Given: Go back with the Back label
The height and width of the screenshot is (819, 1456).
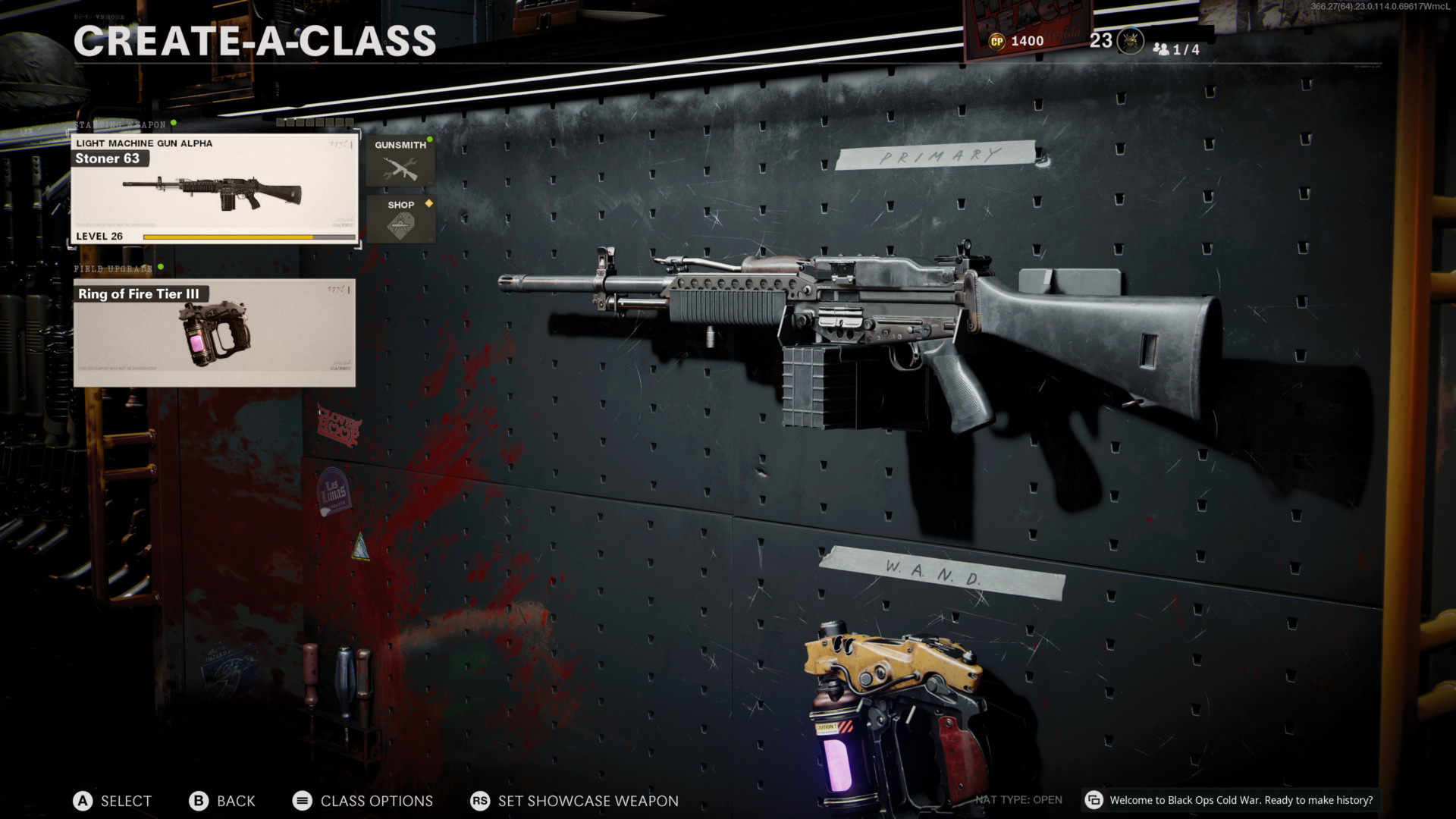Looking at the screenshot, I should pos(235,801).
